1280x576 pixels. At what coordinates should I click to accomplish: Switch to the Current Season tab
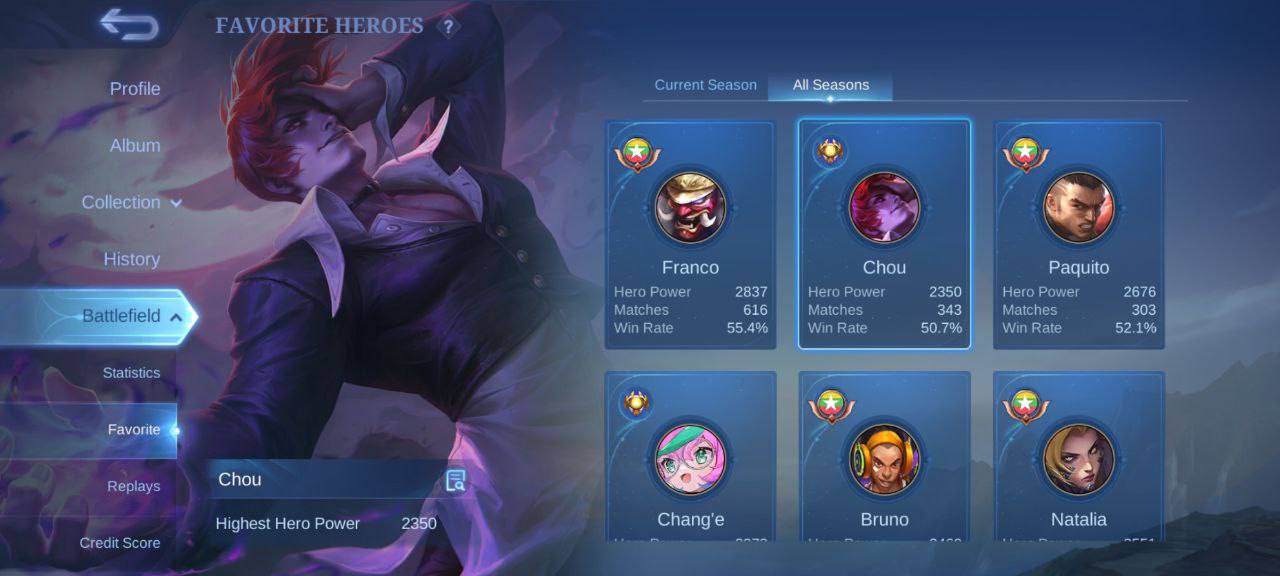(705, 85)
